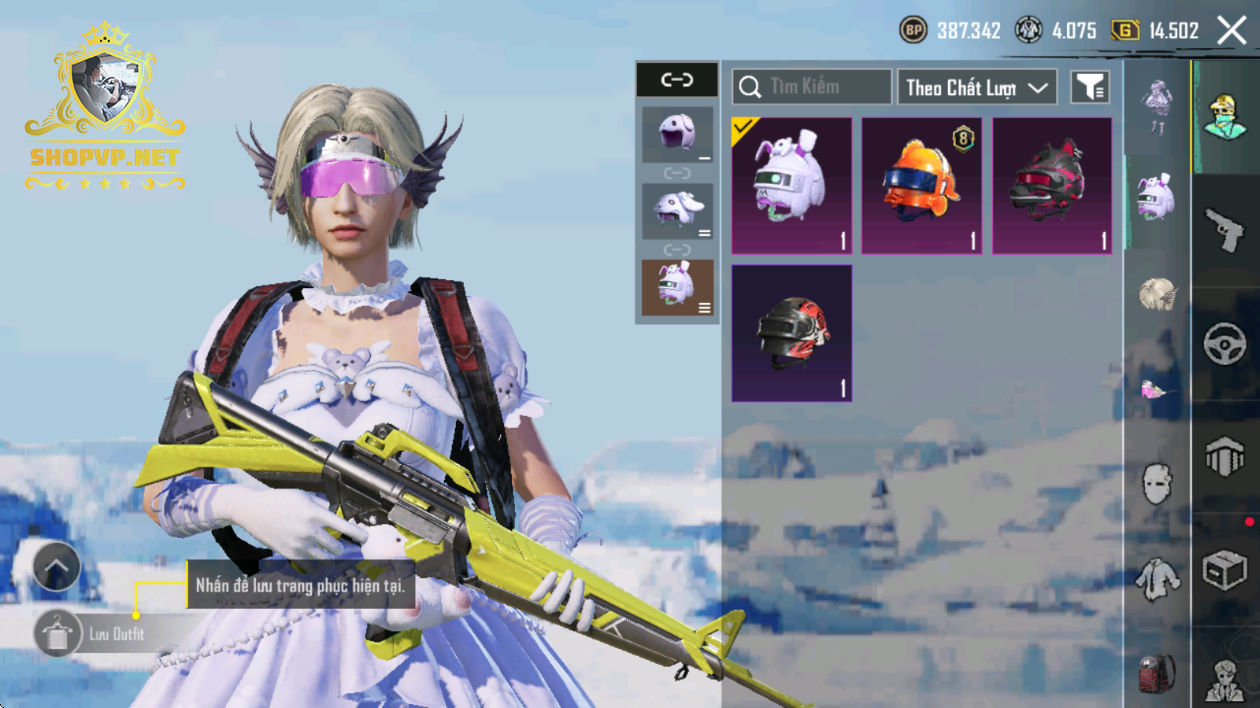This screenshot has height=708, width=1260.
Task: Open the box crate category
Action: [x=1225, y=571]
